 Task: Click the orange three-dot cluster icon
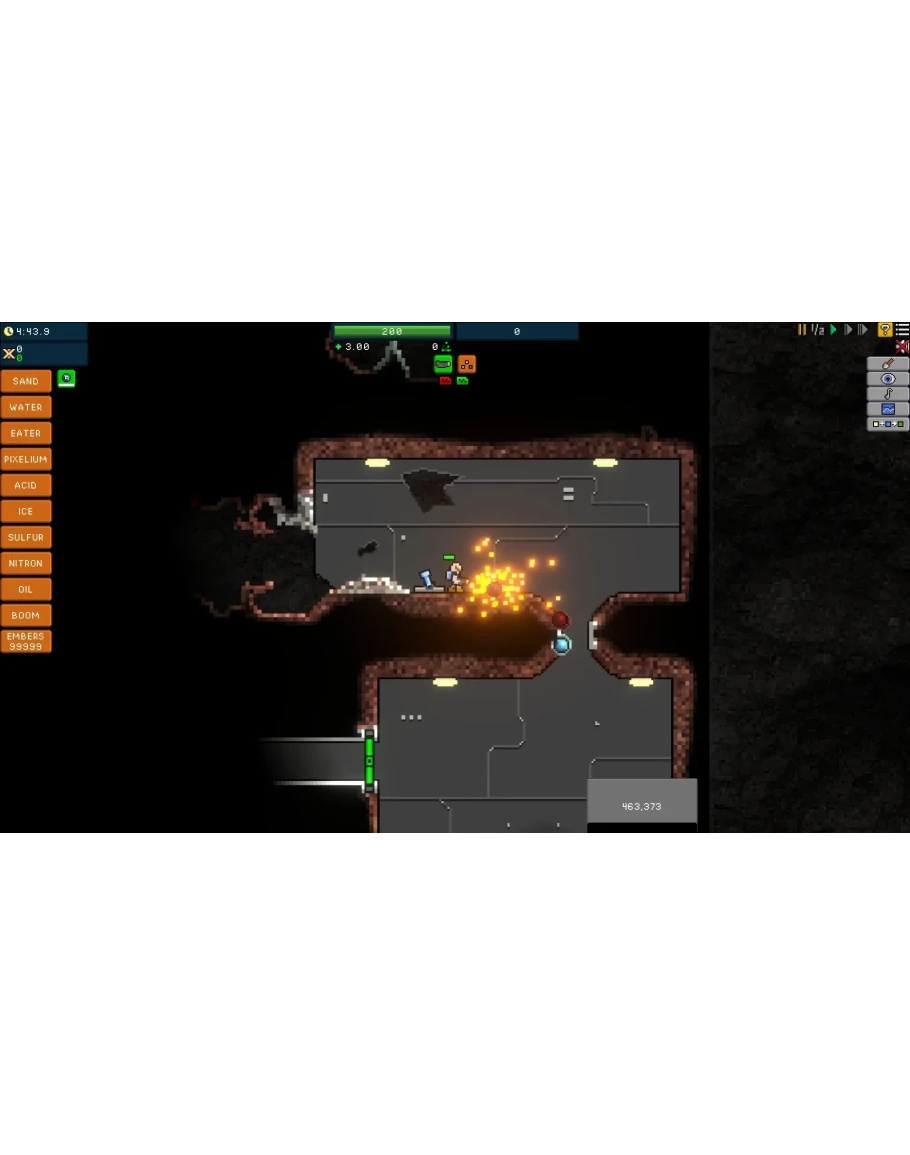pyautogui.click(x=467, y=364)
